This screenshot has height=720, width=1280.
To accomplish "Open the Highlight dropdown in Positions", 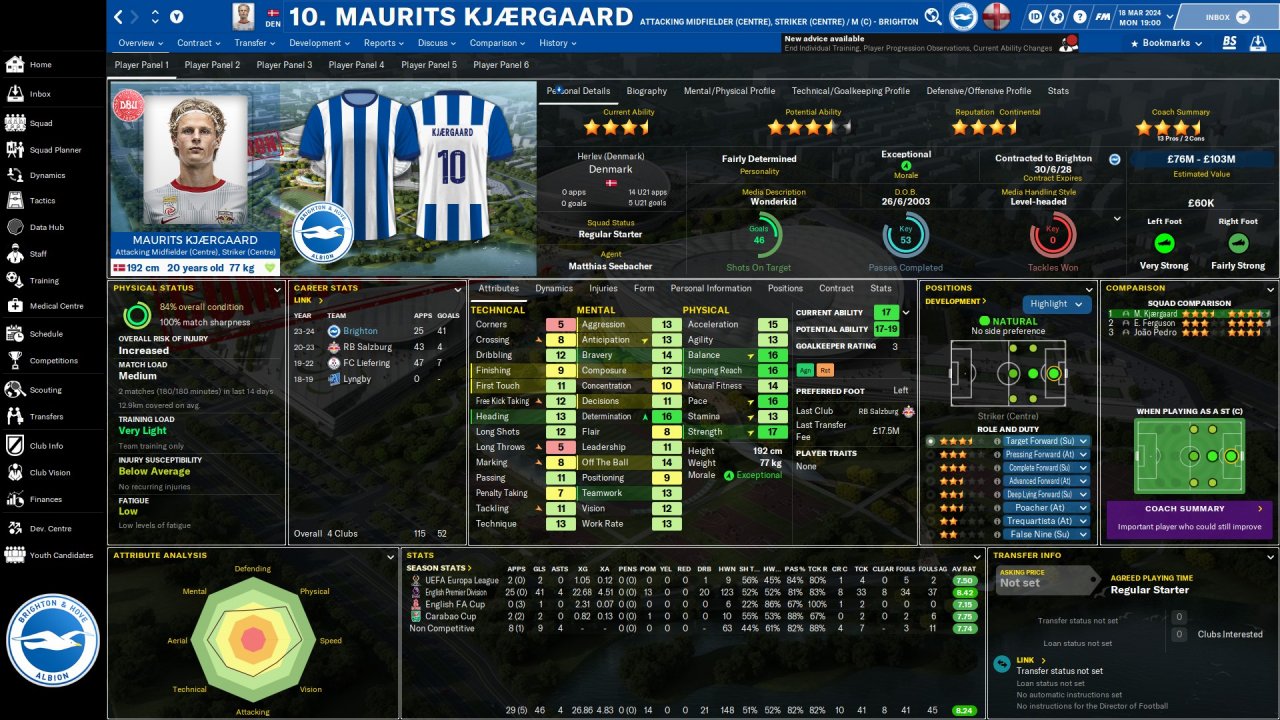I will pos(1055,304).
